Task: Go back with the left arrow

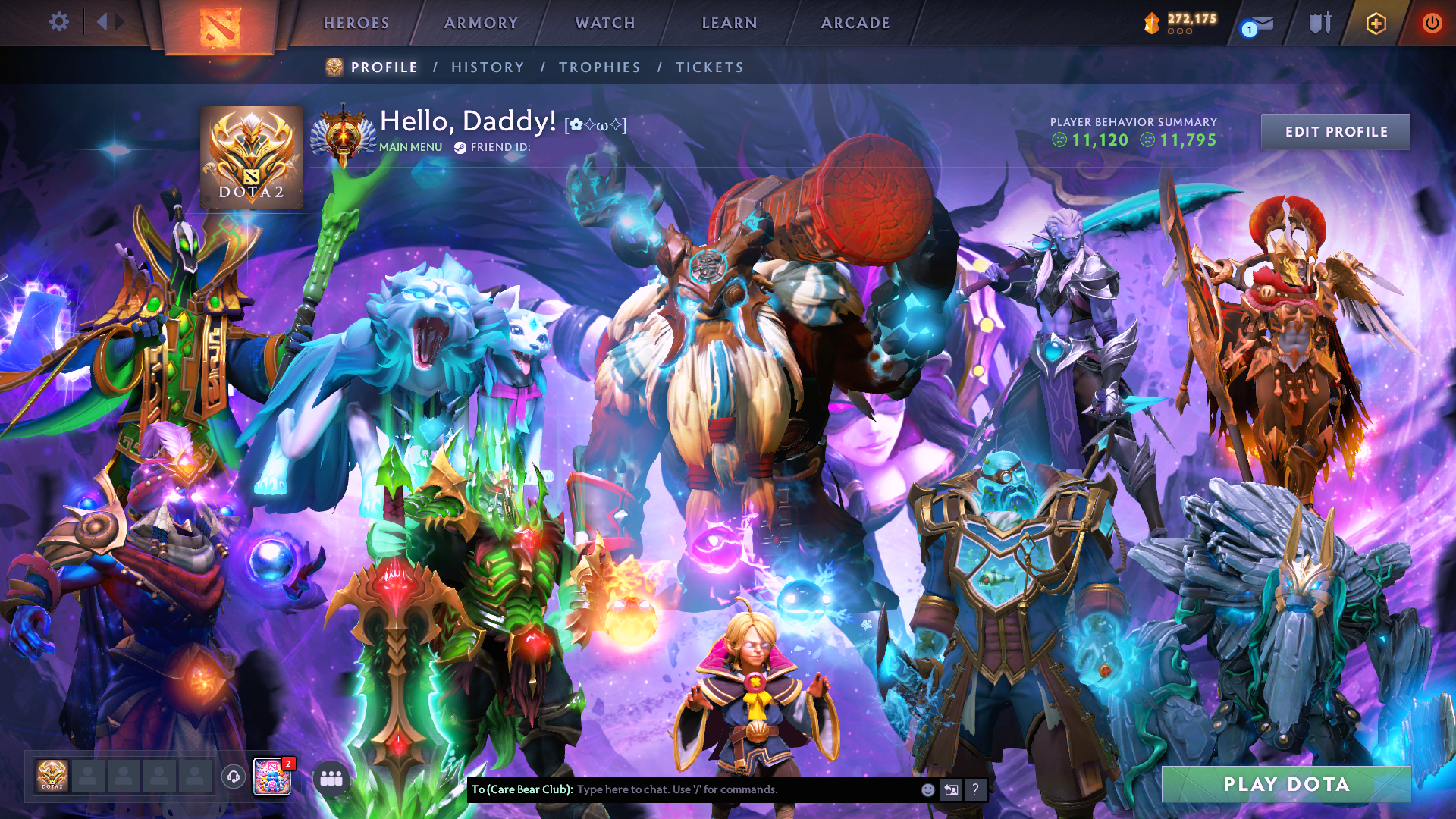Action: click(x=102, y=22)
